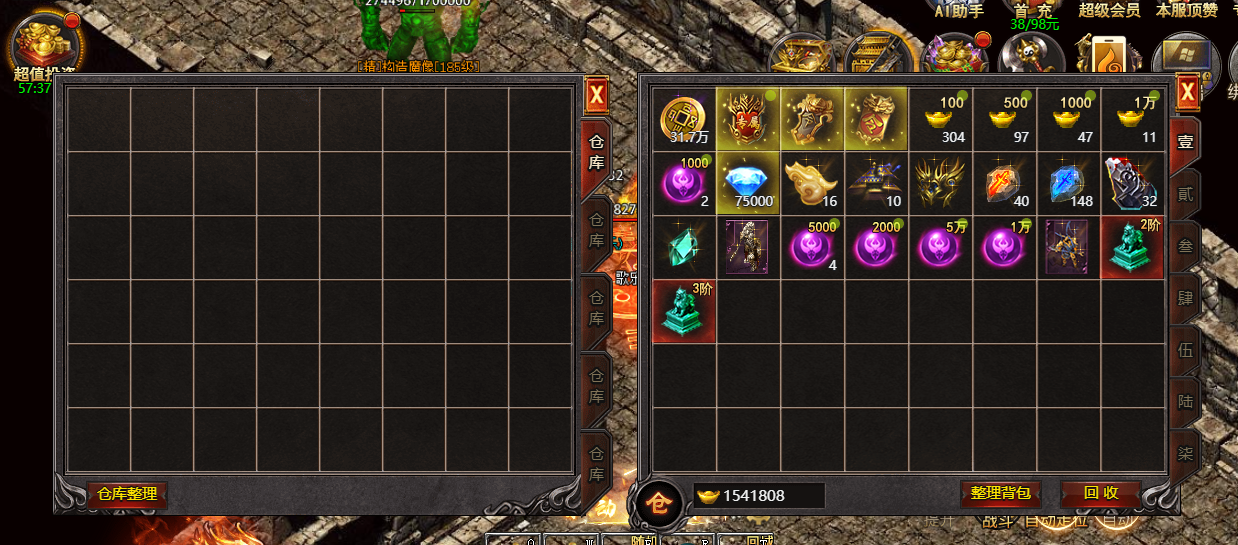Choose the 2阶 jade statue item
The width and height of the screenshot is (1238, 545).
pyautogui.click(x=1133, y=248)
